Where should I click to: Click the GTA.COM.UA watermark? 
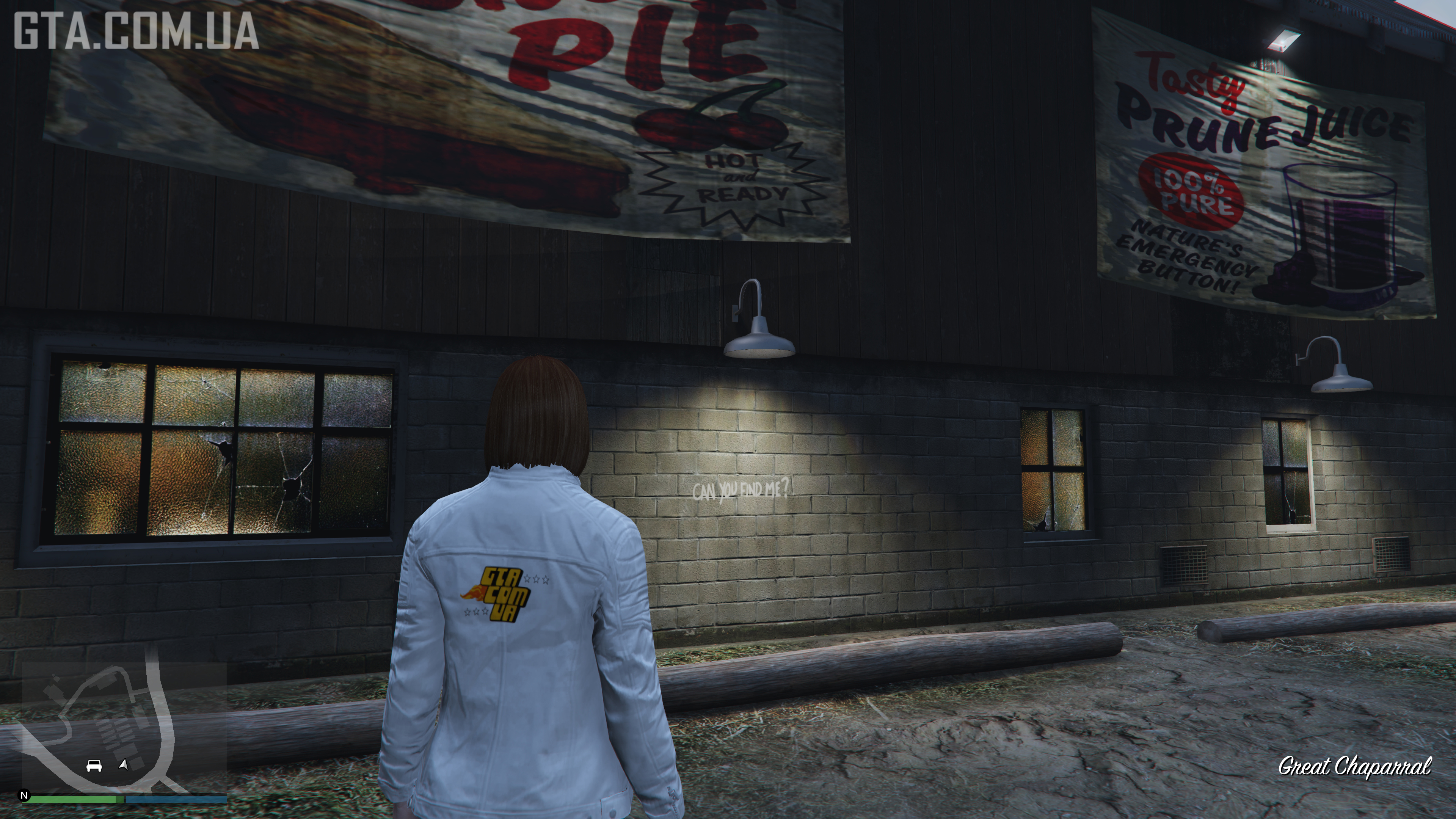tap(136, 31)
